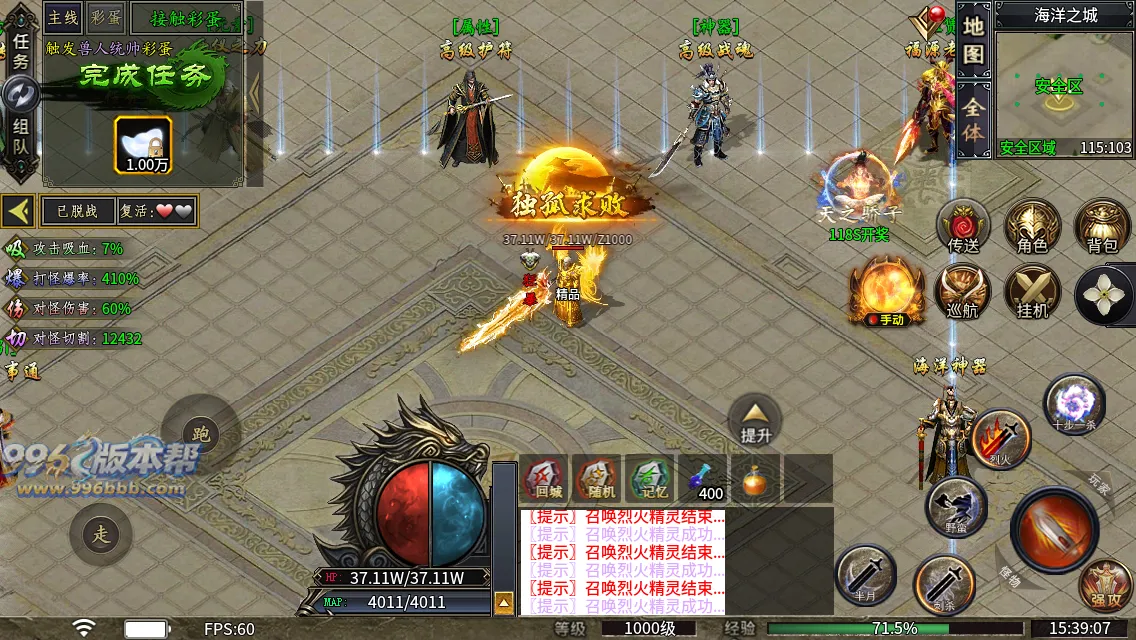
Task: Switch to the 主线 quest tab
Action: coord(62,17)
